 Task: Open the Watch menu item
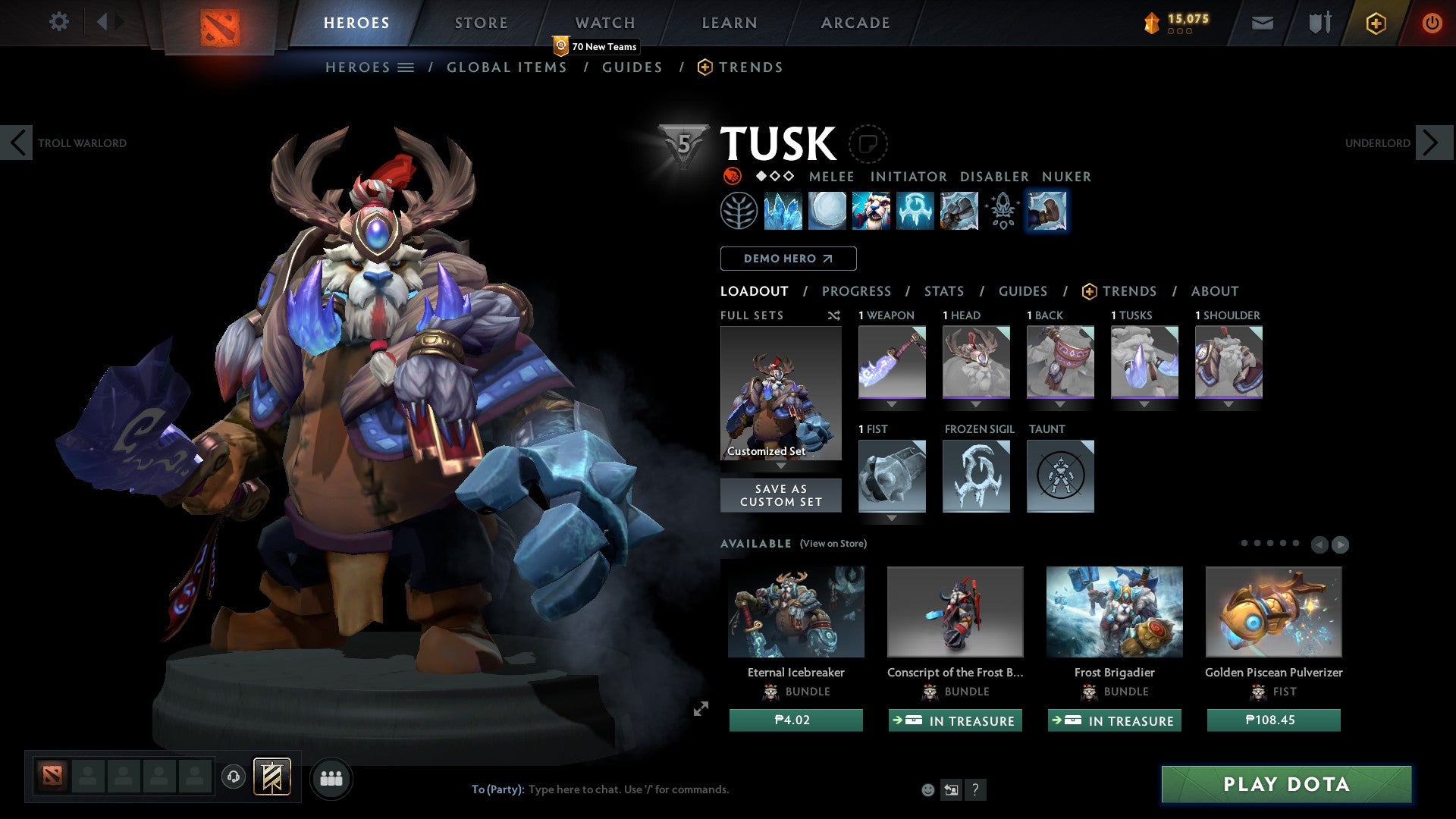pos(604,22)
